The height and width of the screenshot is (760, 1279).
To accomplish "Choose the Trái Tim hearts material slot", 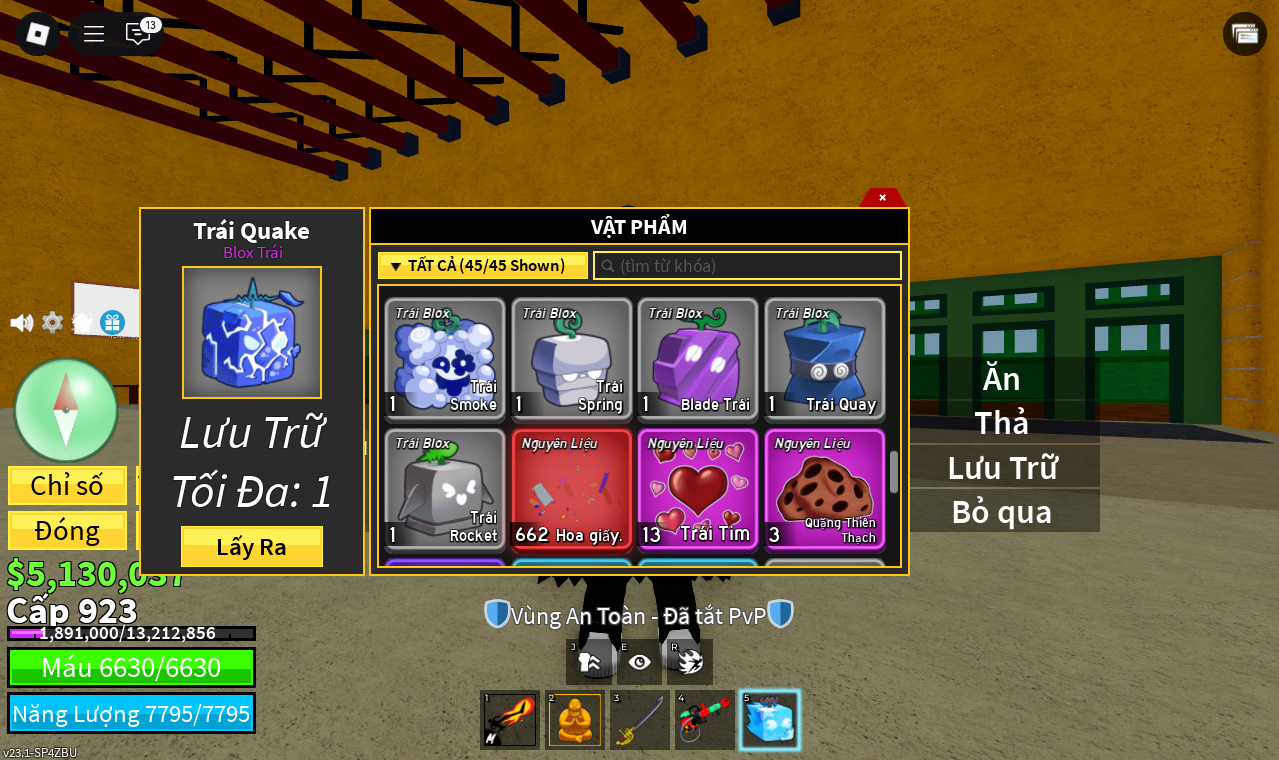I will point(698,490).
